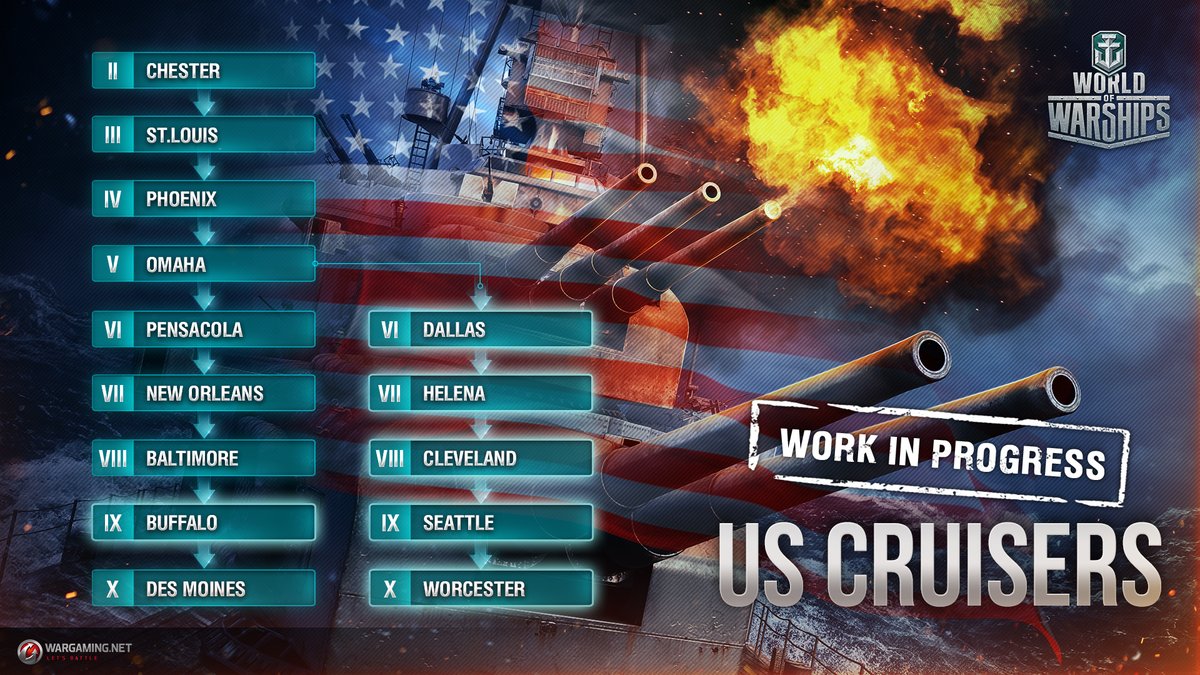The height and width of the screenshot is (675, 1200).
Task: Choose the St. Louis tier III node
Action: (204, 135)
